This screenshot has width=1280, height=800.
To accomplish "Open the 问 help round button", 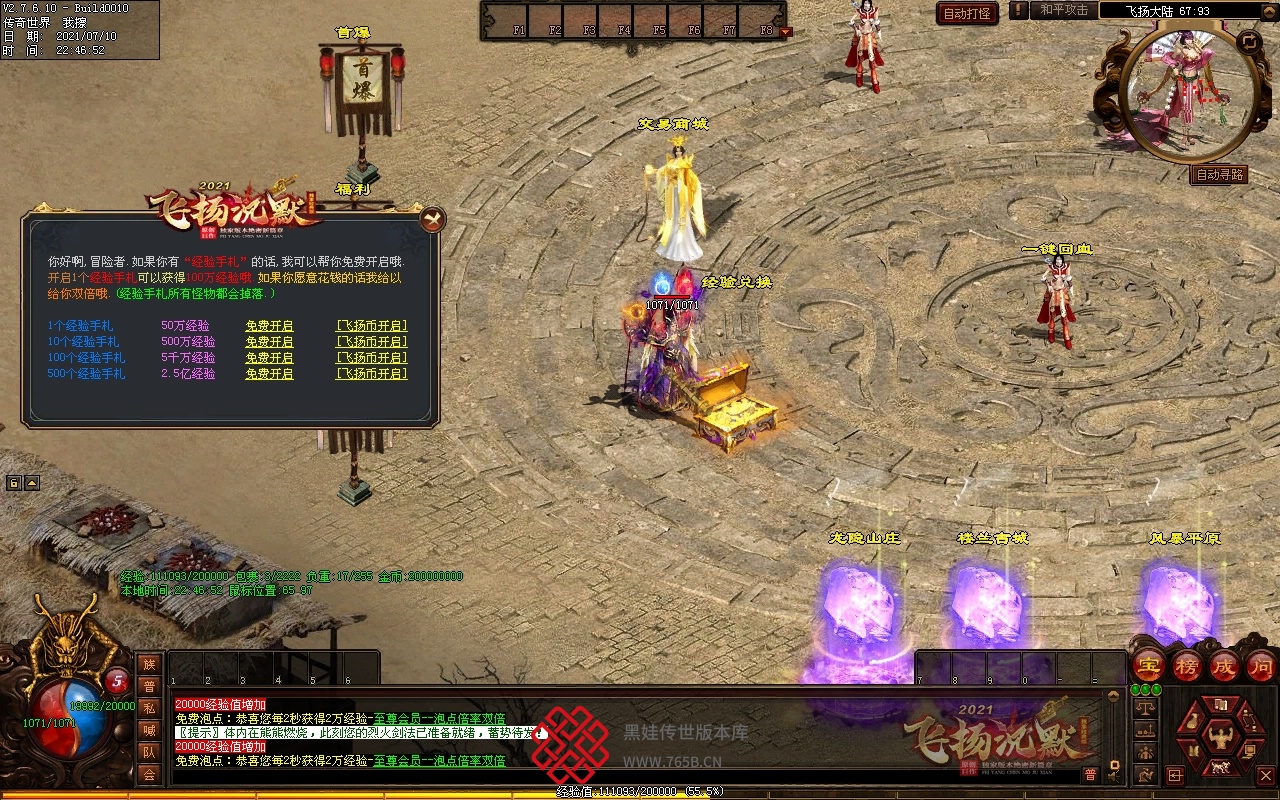I will tap(1261, 665).
